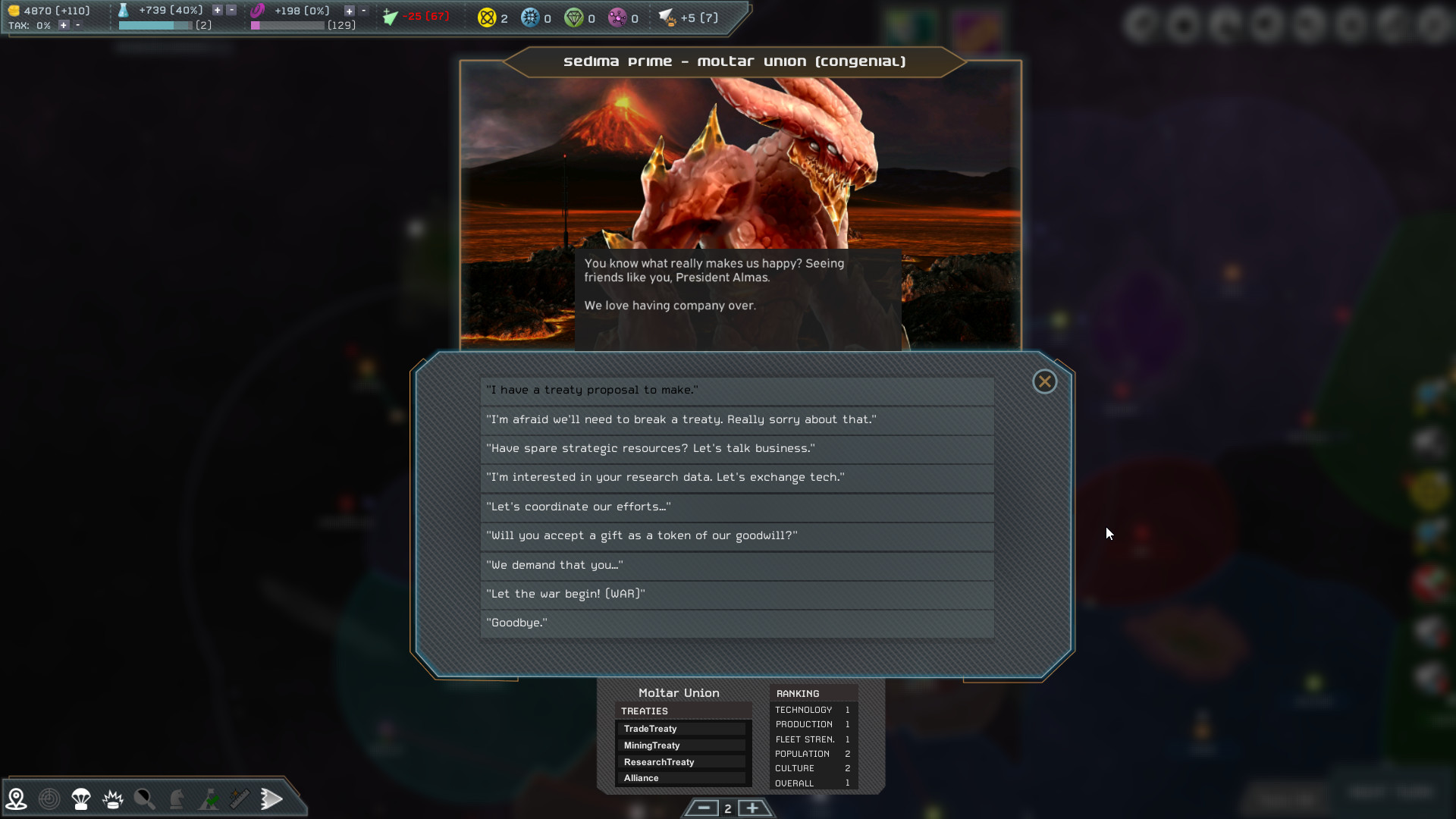Declare war with "Let the war begin!"

click(x=736, y=595)
